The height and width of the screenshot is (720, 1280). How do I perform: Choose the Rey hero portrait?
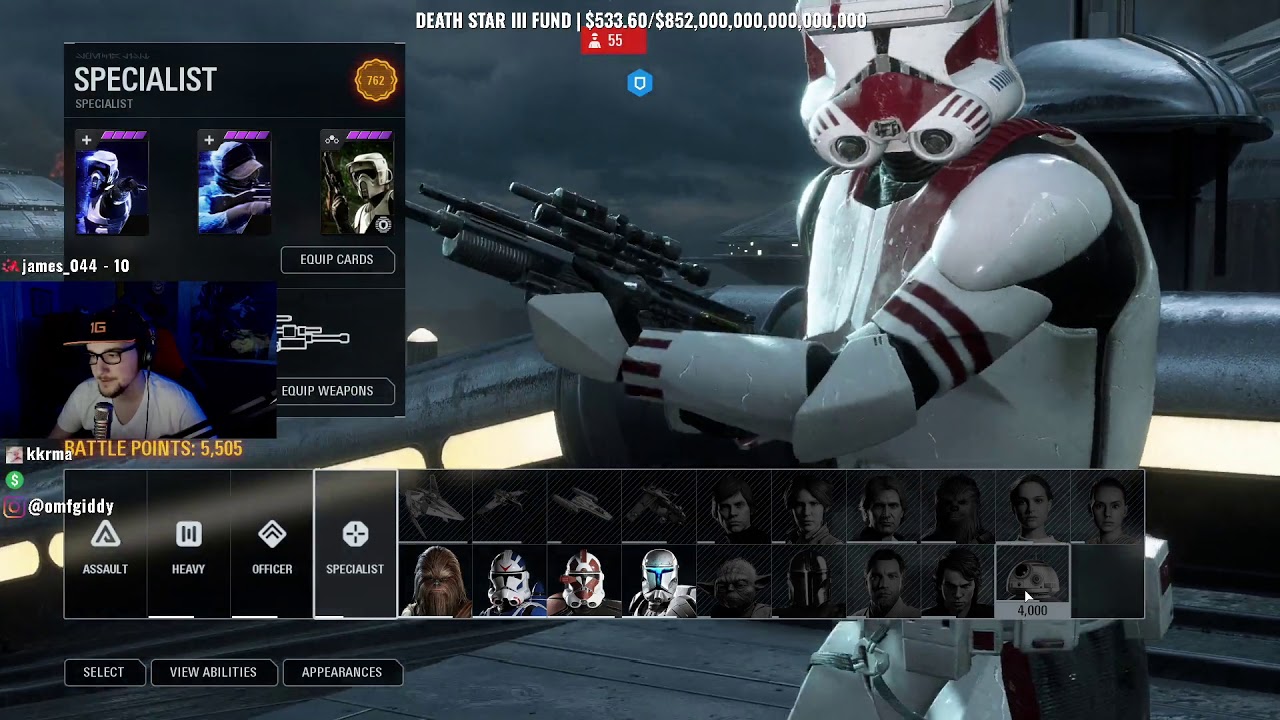pyautogui.click(x=1107, y=507)
